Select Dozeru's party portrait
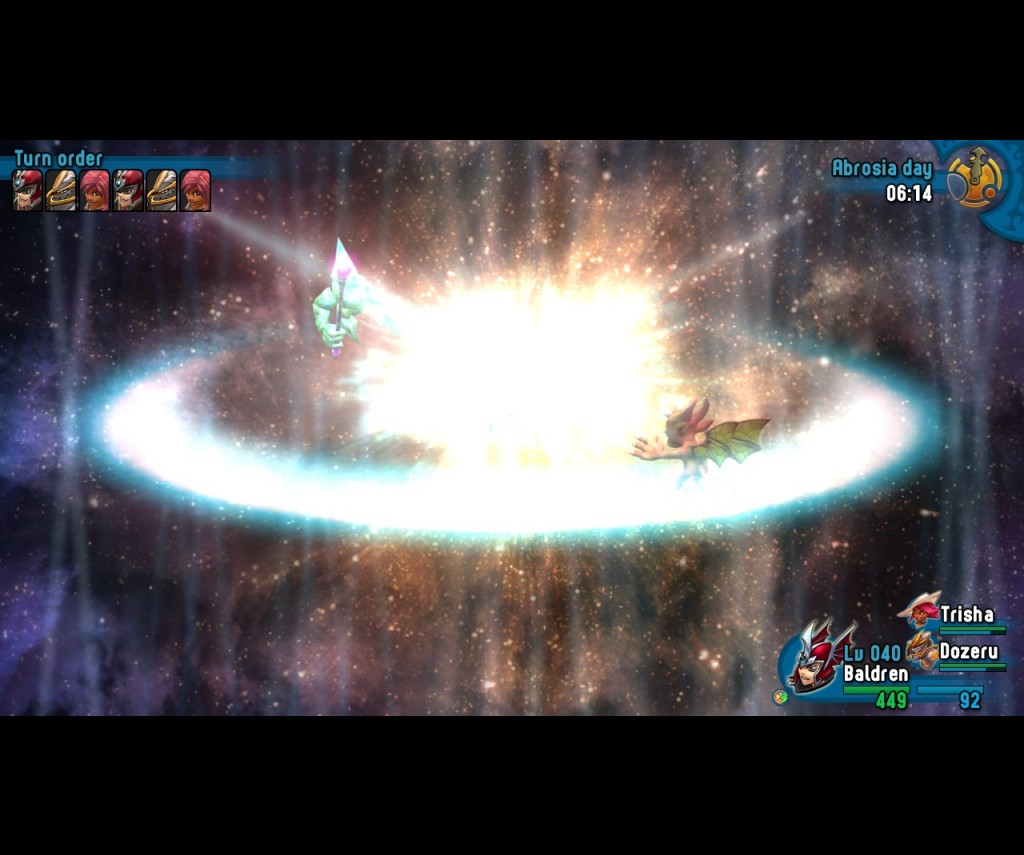 921,650
